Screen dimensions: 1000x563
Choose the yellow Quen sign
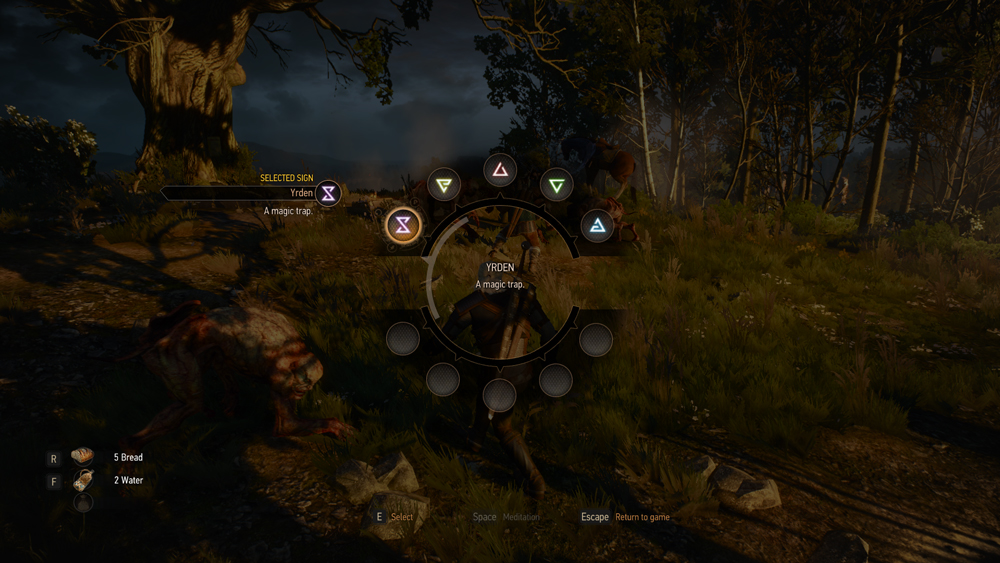pos(443,184)
